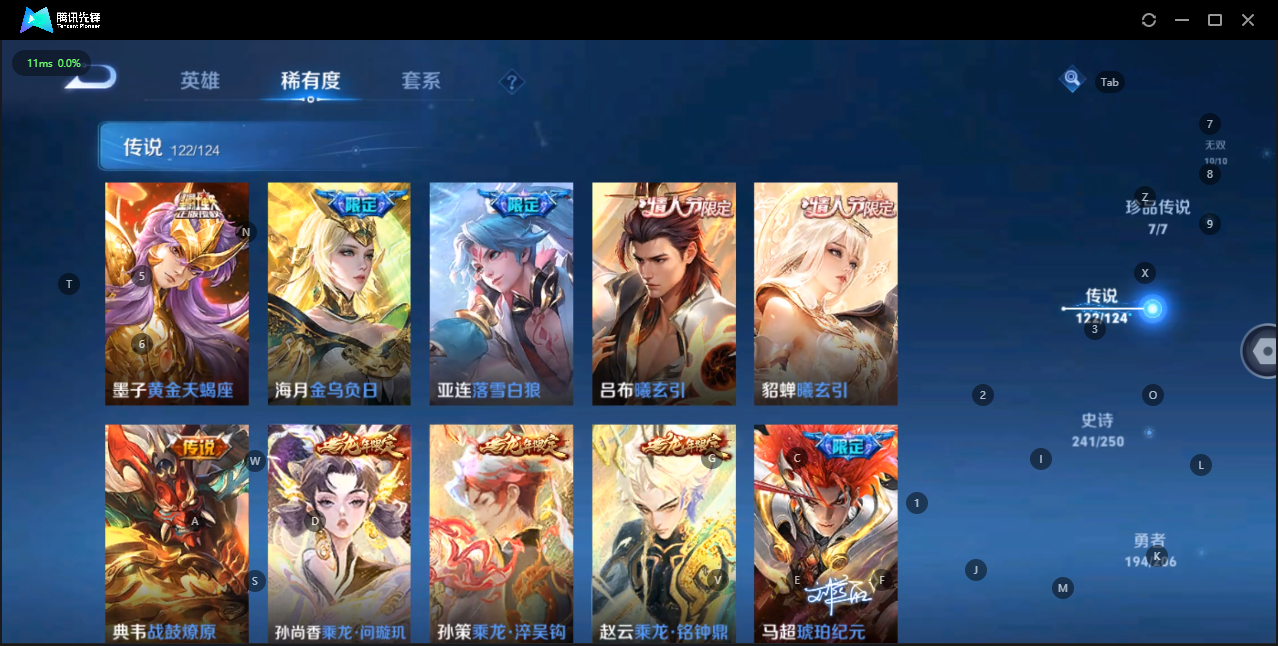
Task: View the 赵云 乘龙·铭钟鼎 skin card
Action: [664, 533]
